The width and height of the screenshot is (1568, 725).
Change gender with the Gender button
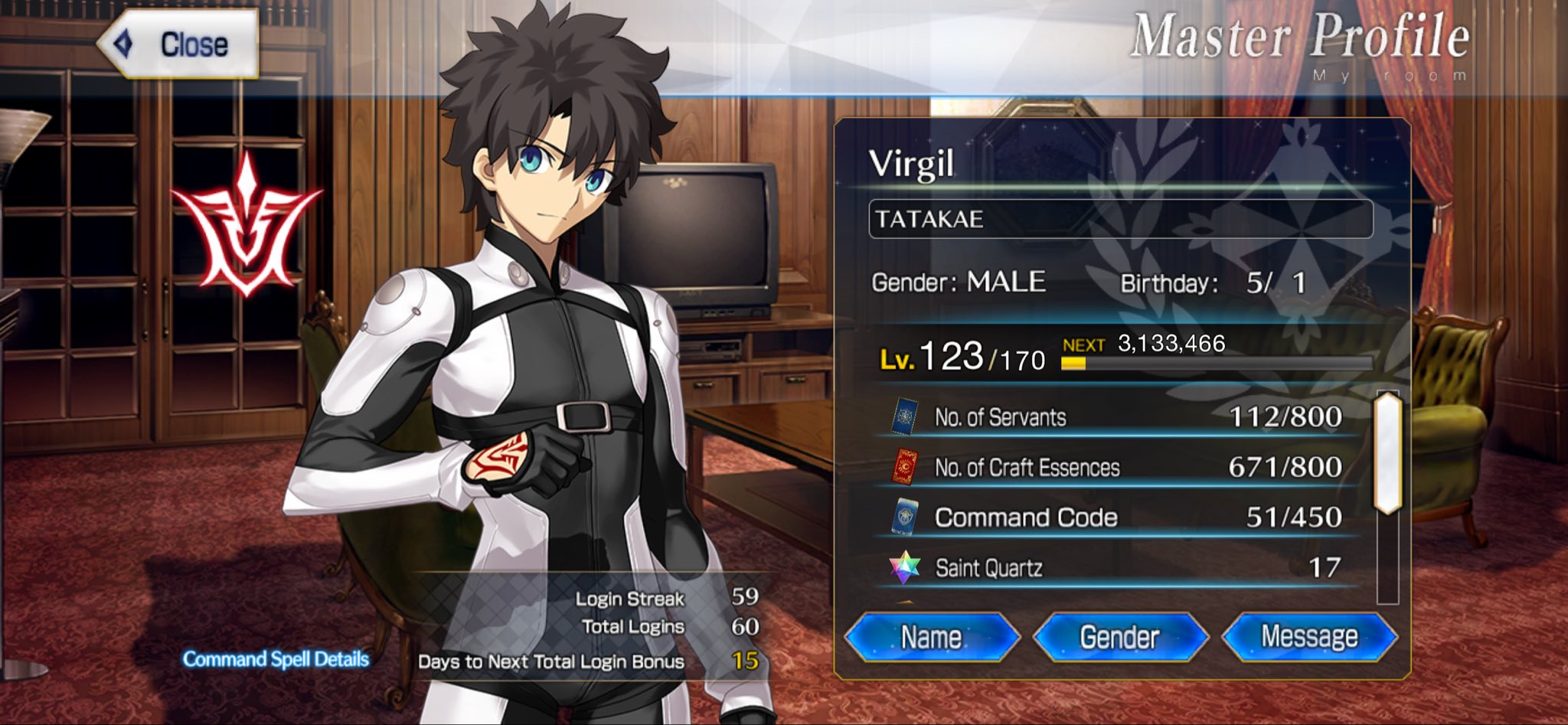tap(1119, 637)
